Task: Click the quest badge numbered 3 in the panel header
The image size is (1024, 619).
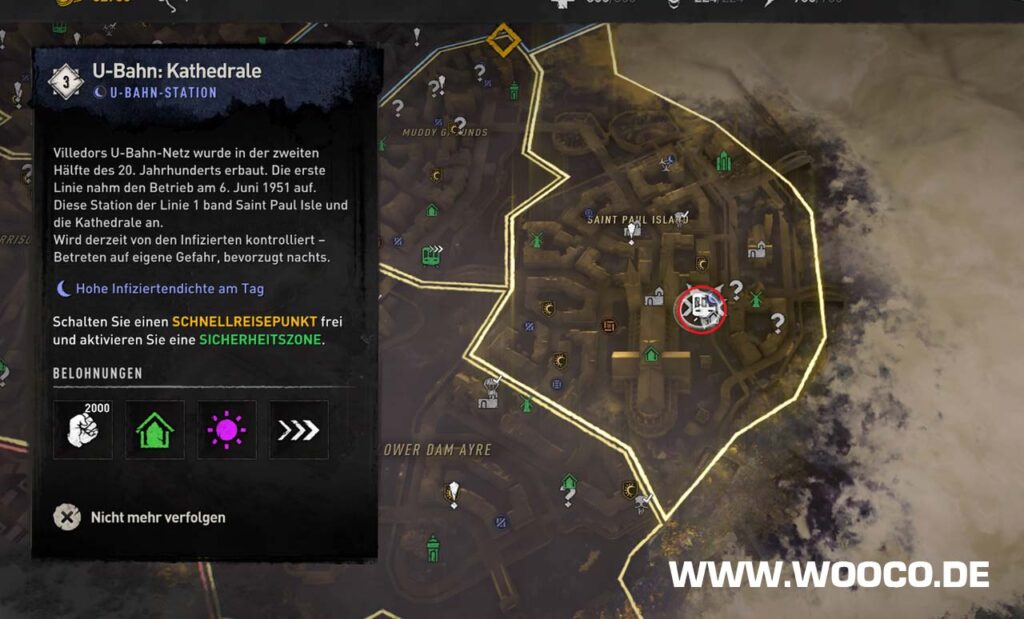Action: tap(65, 82)
